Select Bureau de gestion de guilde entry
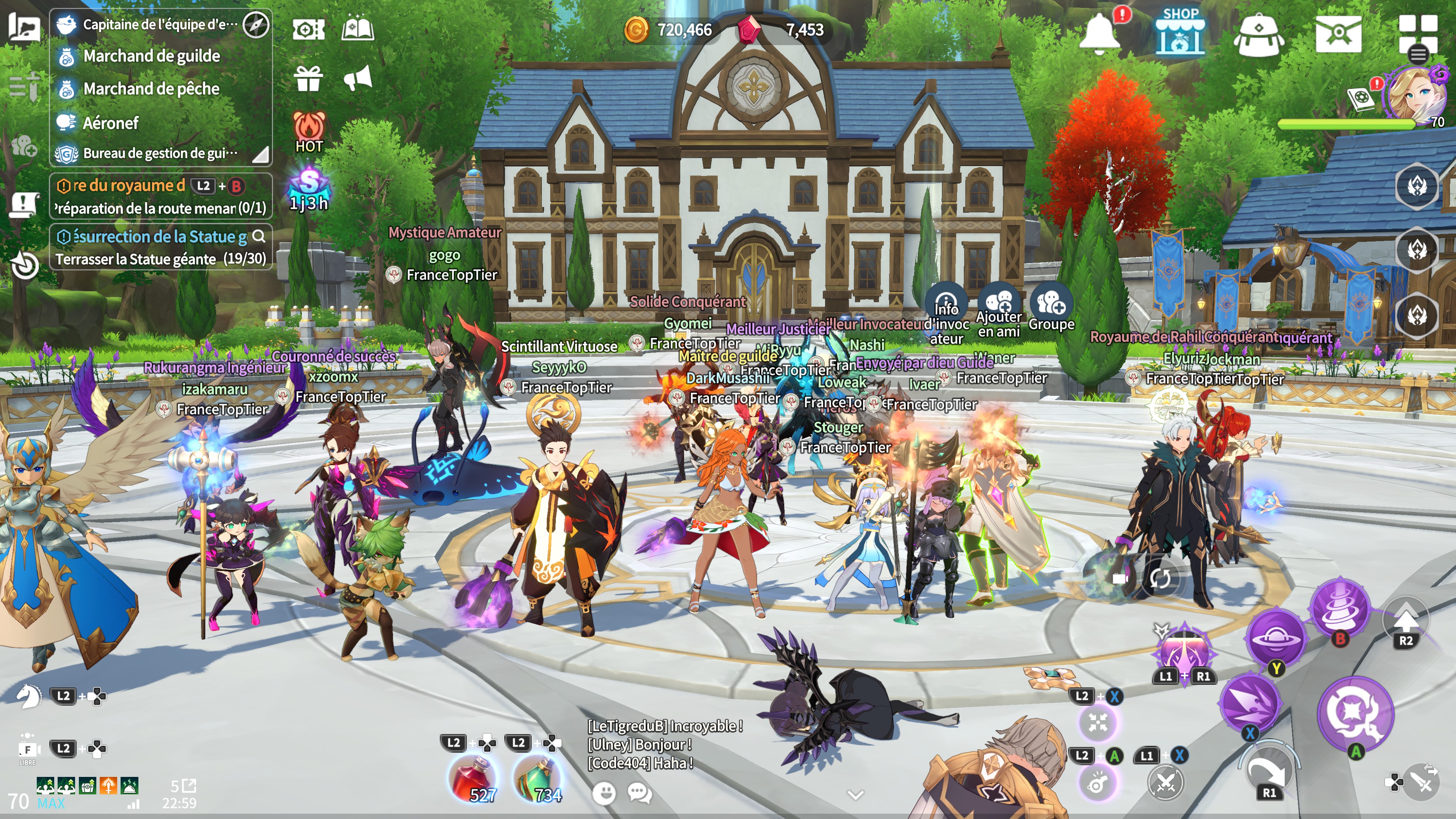Viewport: 1456px width, 819px height. 160,153
